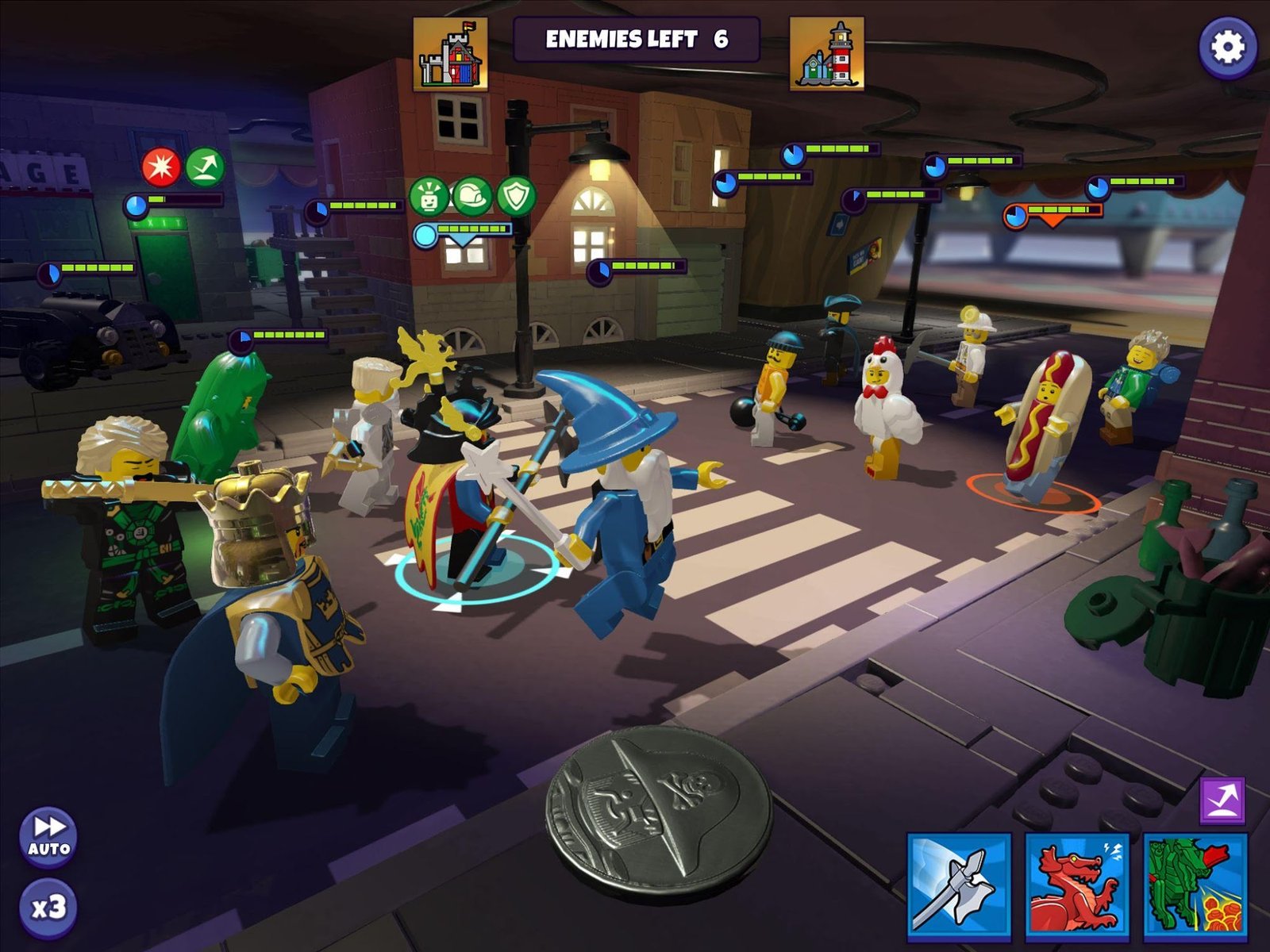Change the x3 battle speed

[x=48, y=907]
